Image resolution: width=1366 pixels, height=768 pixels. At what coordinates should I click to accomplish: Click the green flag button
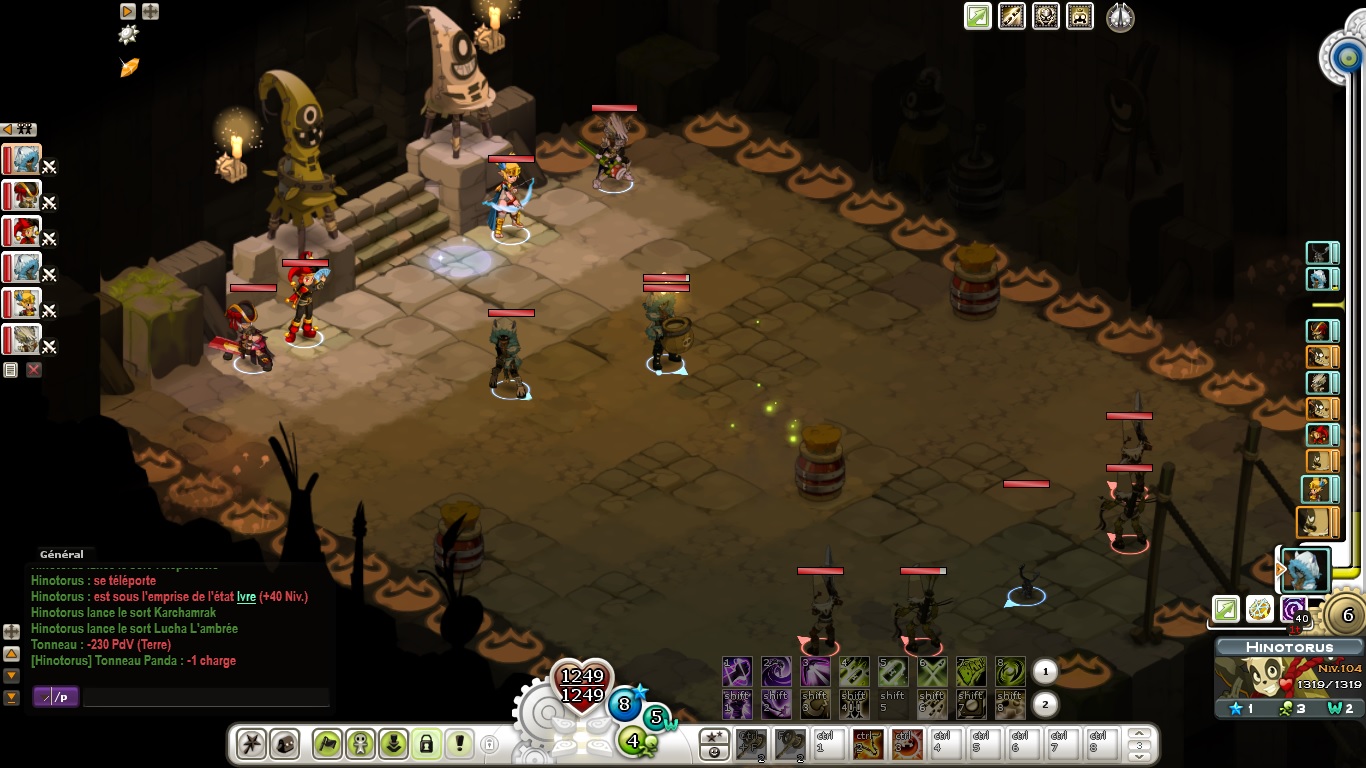(327, 744)
